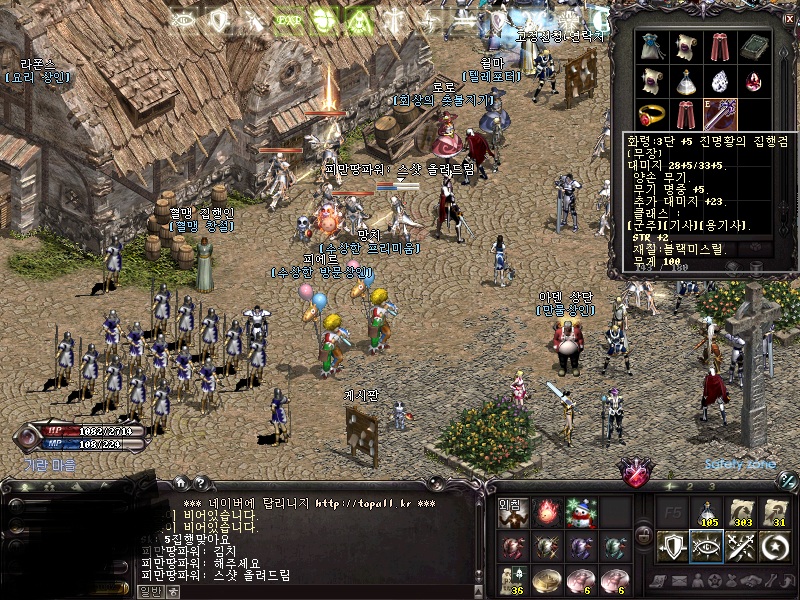Select the red ruby gem

coord(754,80)
